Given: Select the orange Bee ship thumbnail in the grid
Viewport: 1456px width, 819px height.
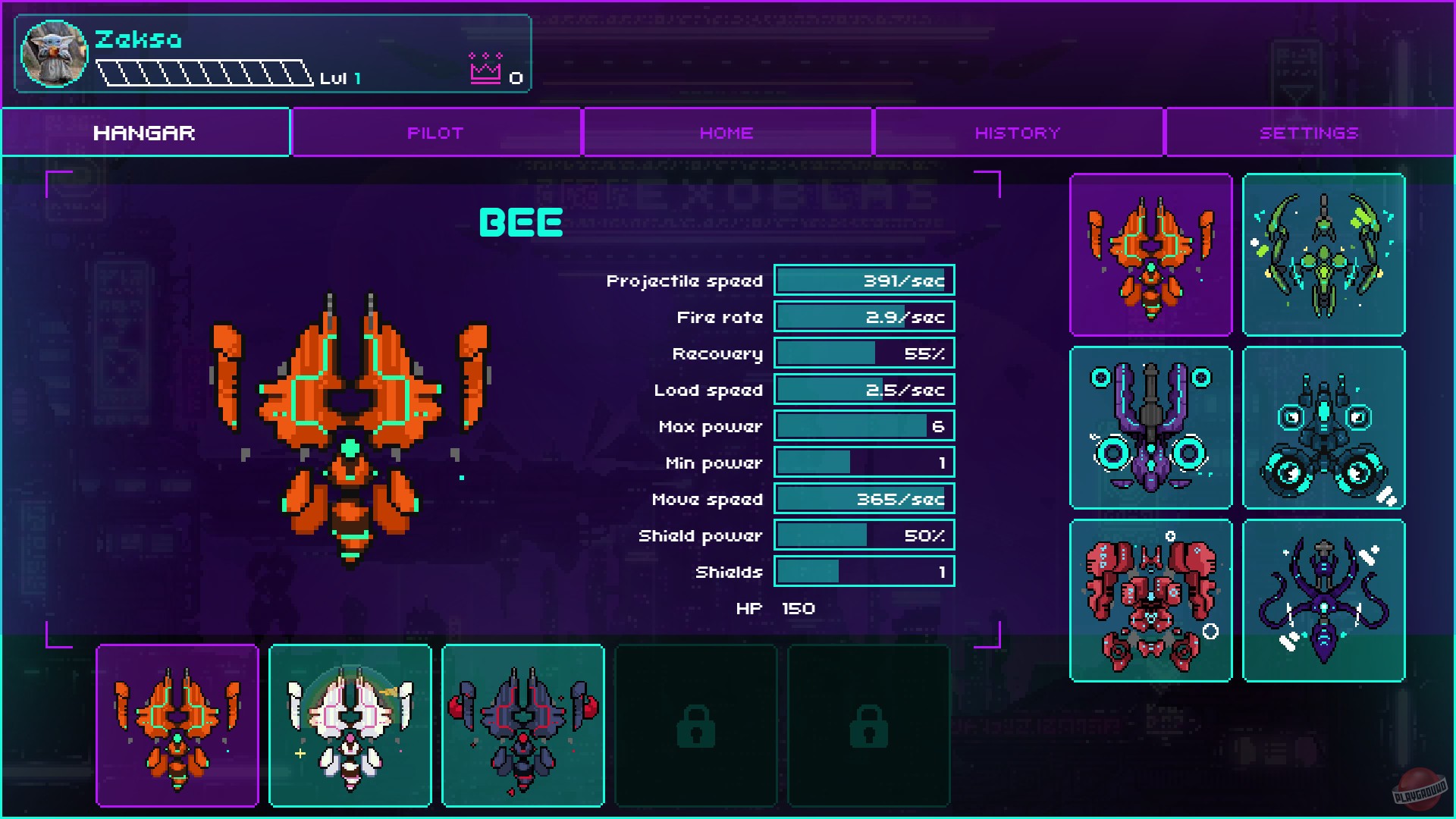Looking at the screenshot, I should click(x=1150, y=254).
